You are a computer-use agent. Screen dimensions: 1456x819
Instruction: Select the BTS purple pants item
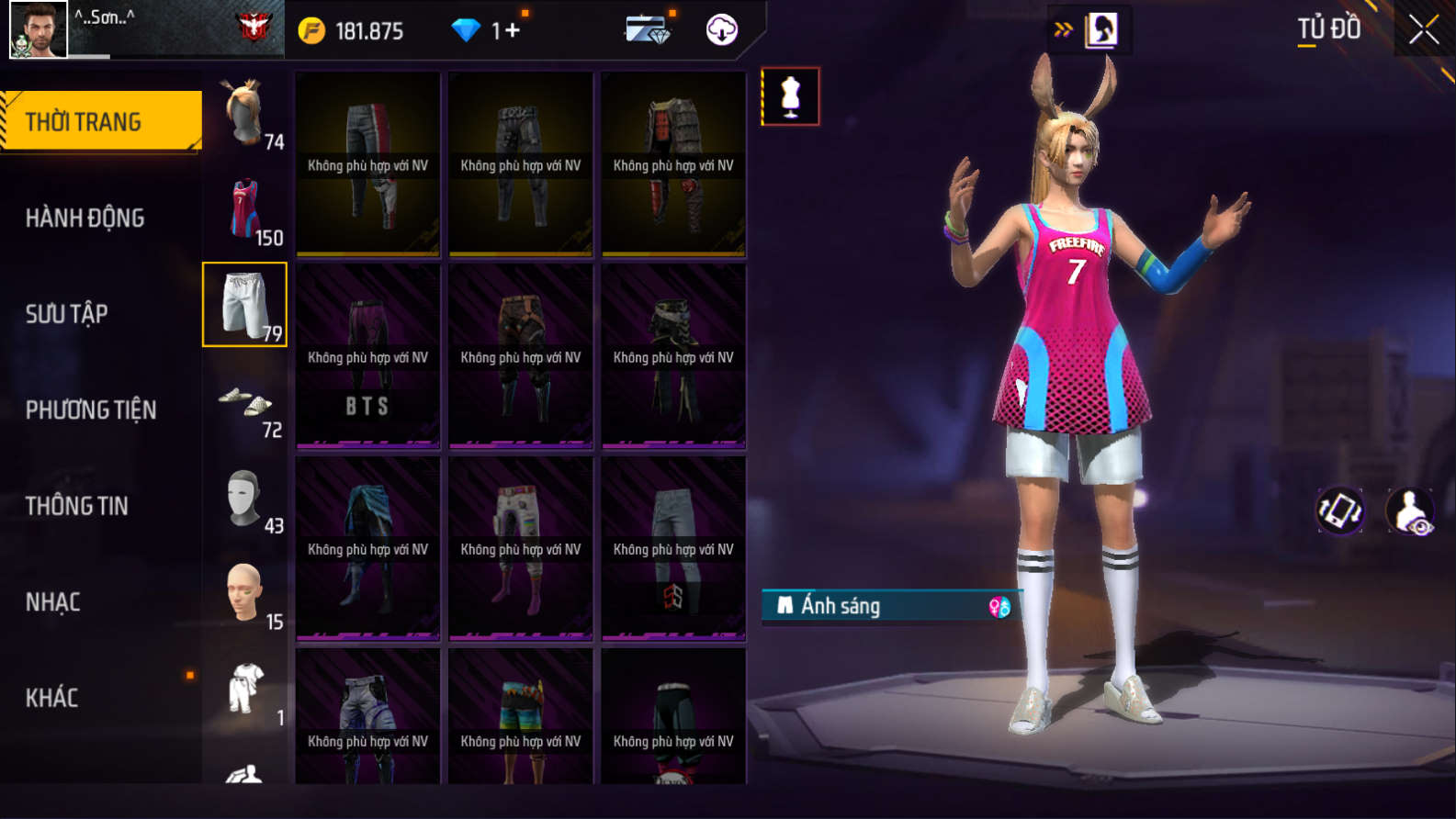click(x=367, y=357)
